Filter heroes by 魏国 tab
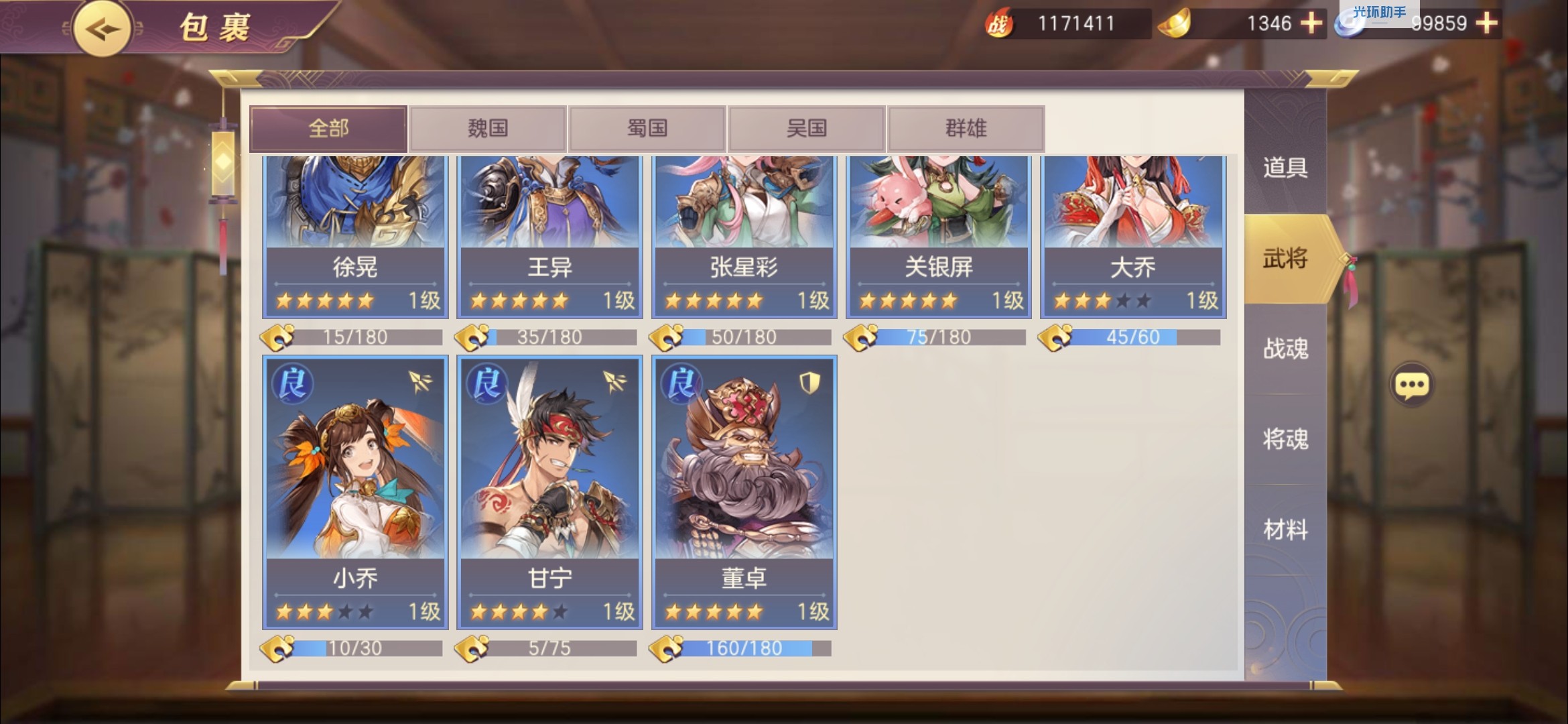Image resolution: width=1568 pixels, height=724 pixels. (488, 128)
